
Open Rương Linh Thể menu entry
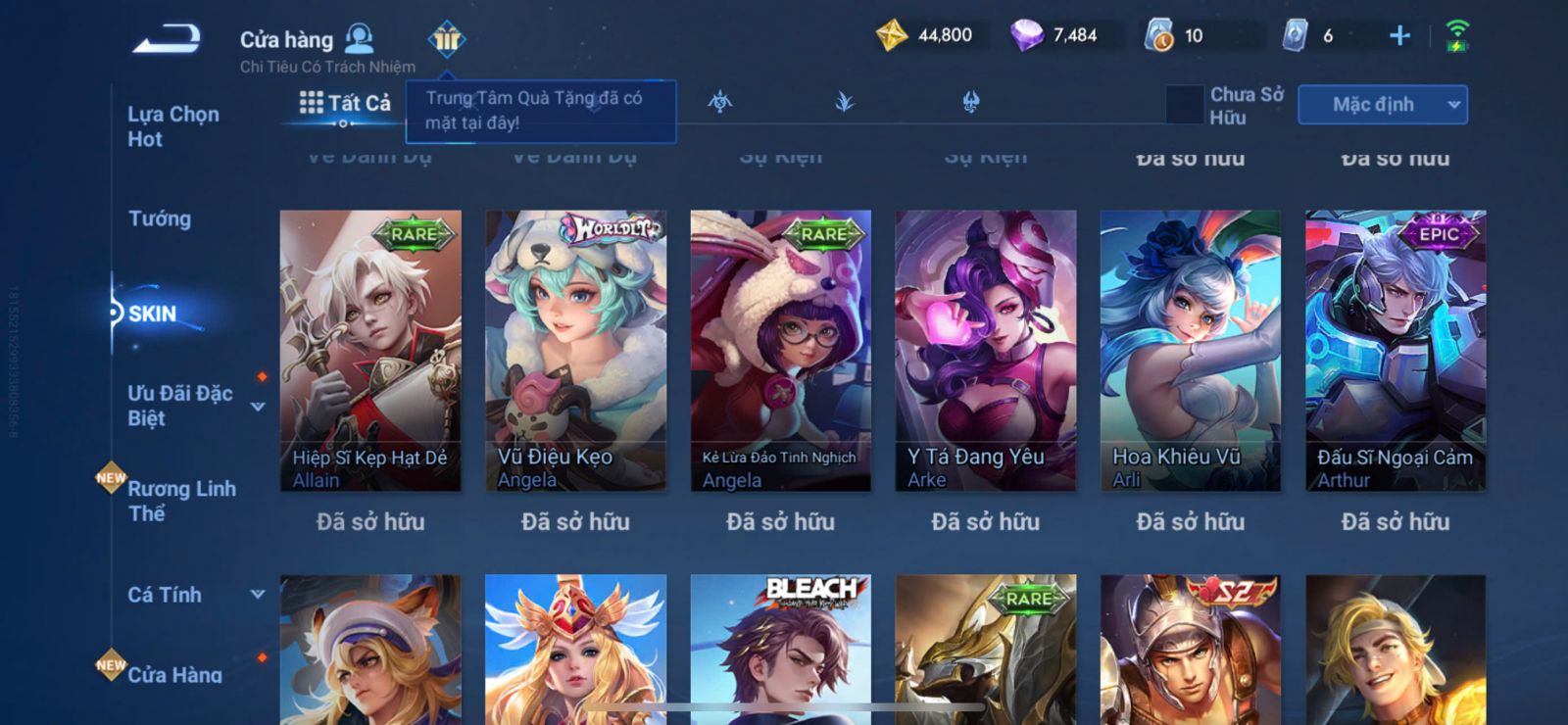coord(181,501)
